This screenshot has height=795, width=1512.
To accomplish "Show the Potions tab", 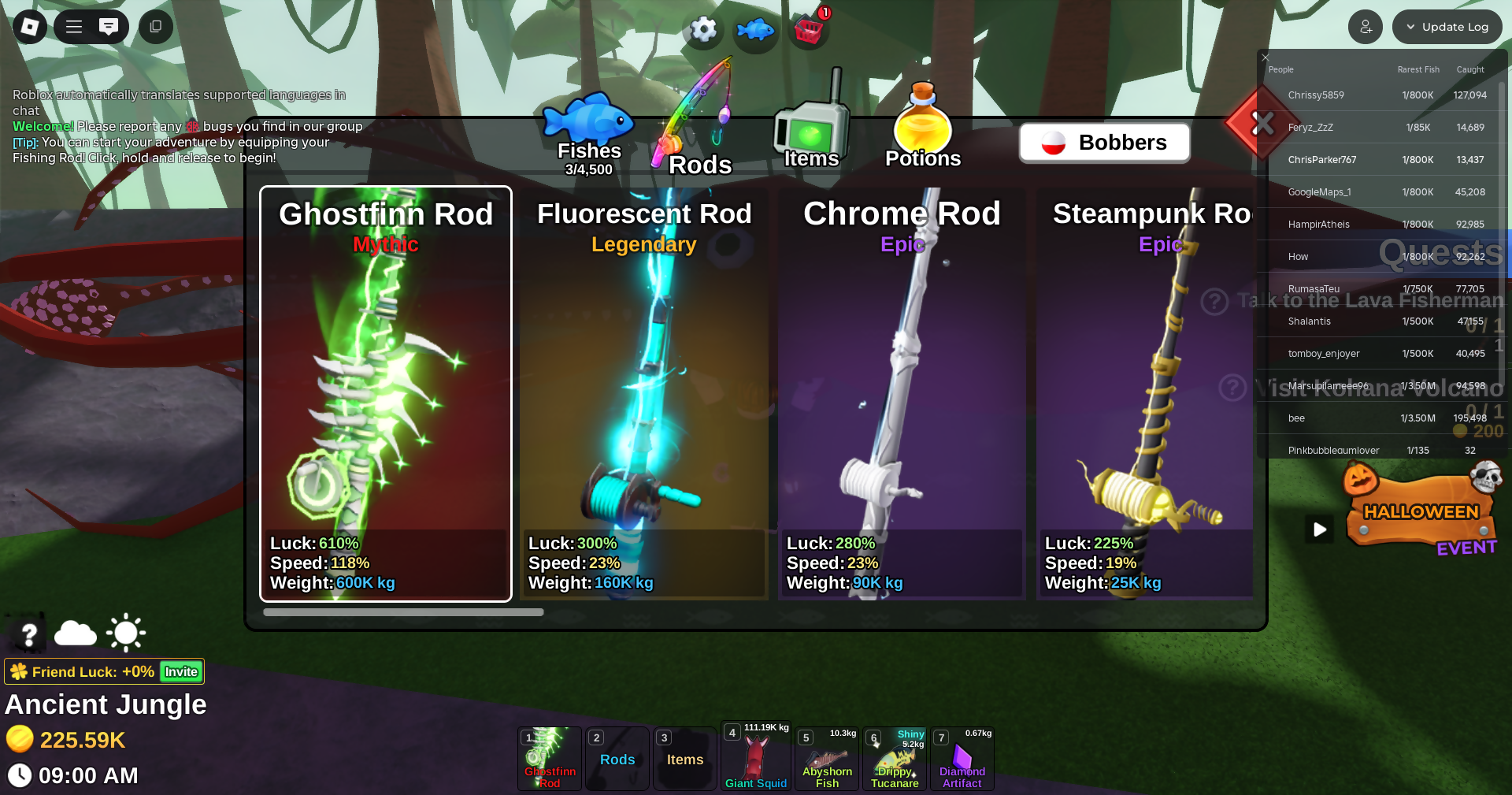I will click(922, 130).
